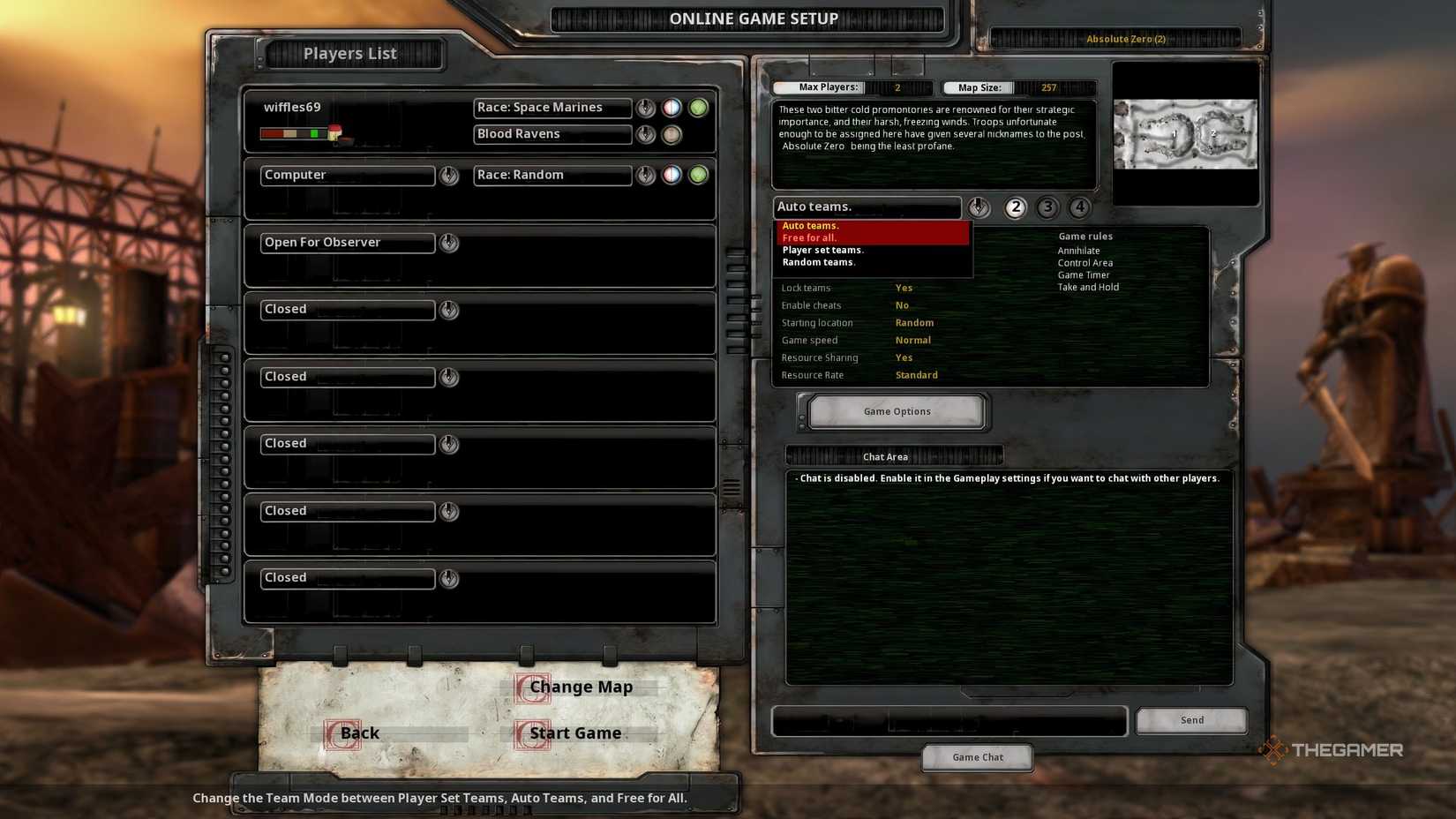The image size is (1456, 819).
Task: Toggle the Computer player's ready indicator
Action: 699,175
